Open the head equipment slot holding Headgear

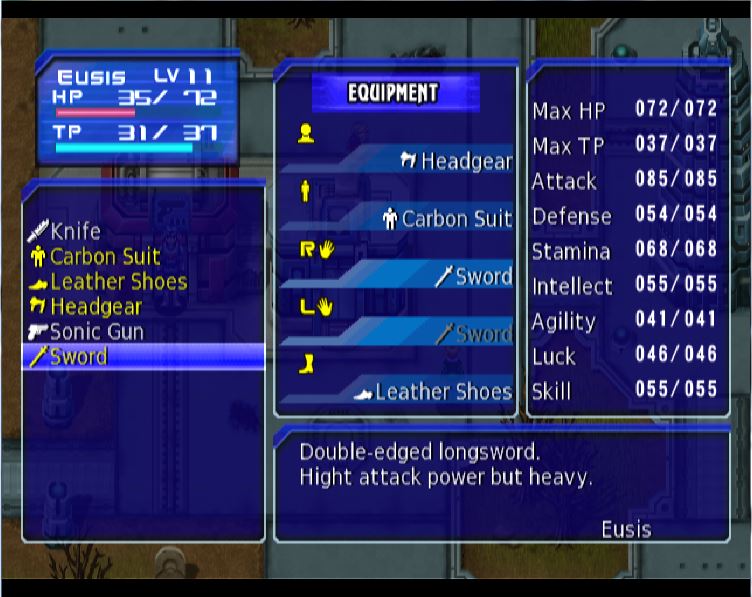[456, 161]
